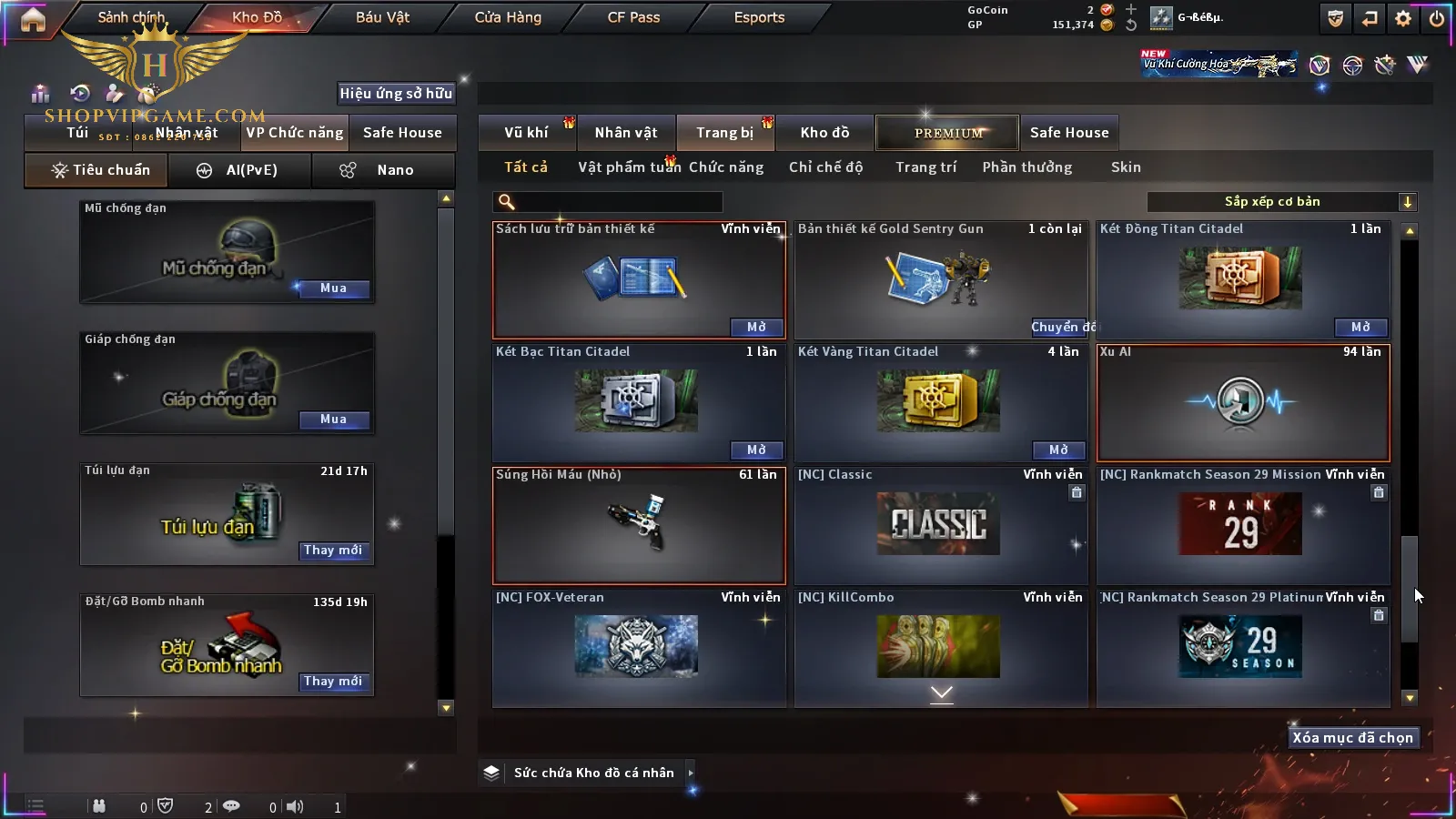Show the Trang trí filter
This screenshot has width=1456, height=819.
tap(925, 167)
